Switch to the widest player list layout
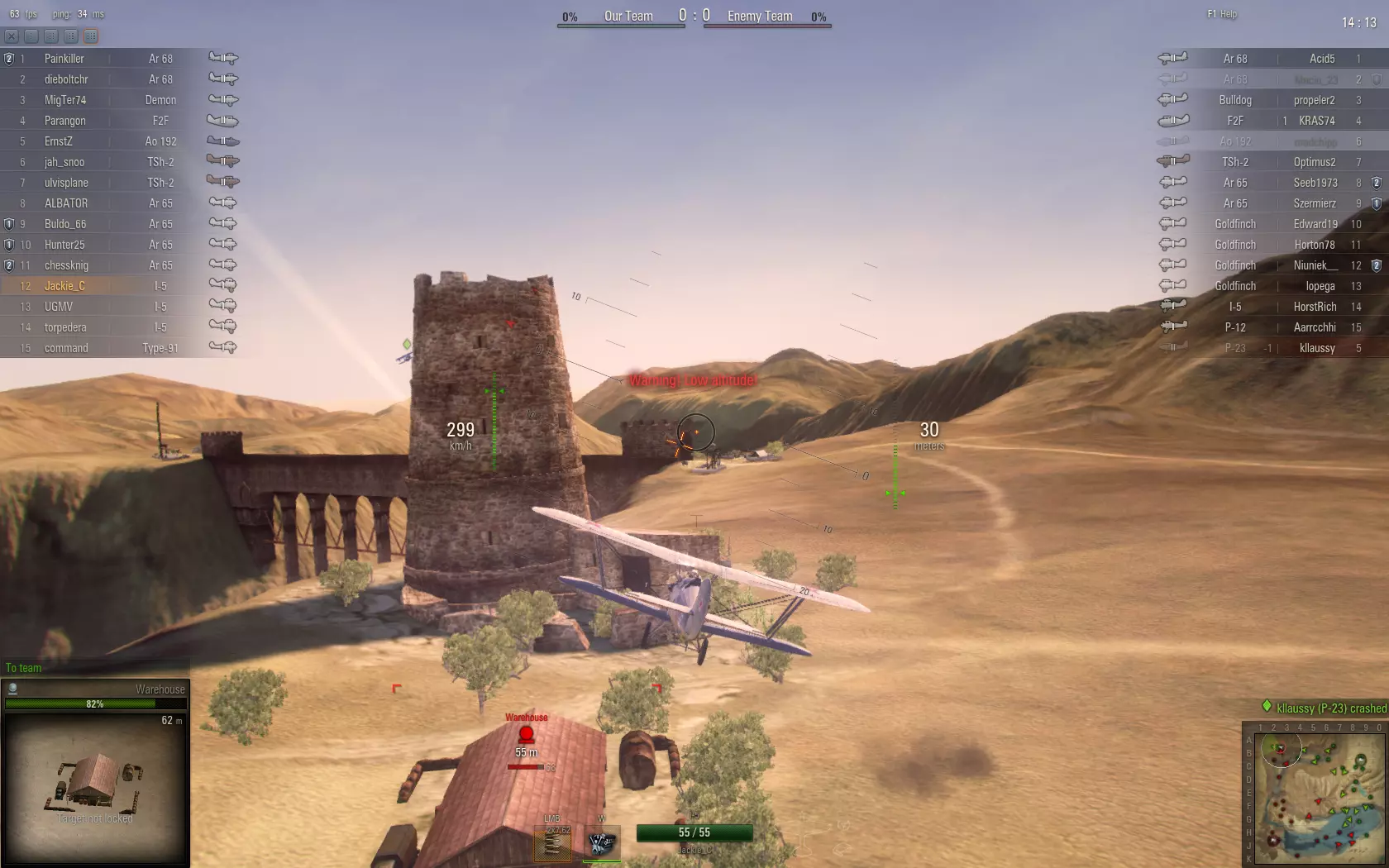The height and width of the screenshot is (868, 1389). point(91,36)
